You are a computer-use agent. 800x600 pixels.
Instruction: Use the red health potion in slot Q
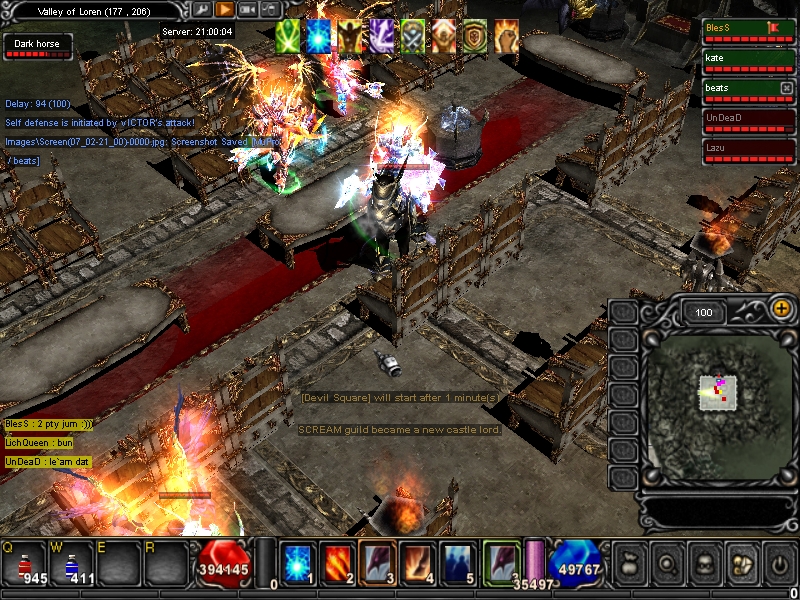(x=24, y=563)
